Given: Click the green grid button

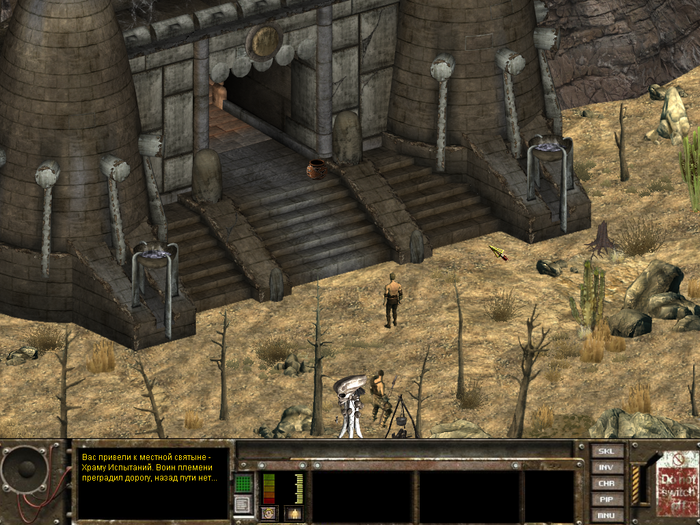Looking at the screenshot, I should [243, 483].
